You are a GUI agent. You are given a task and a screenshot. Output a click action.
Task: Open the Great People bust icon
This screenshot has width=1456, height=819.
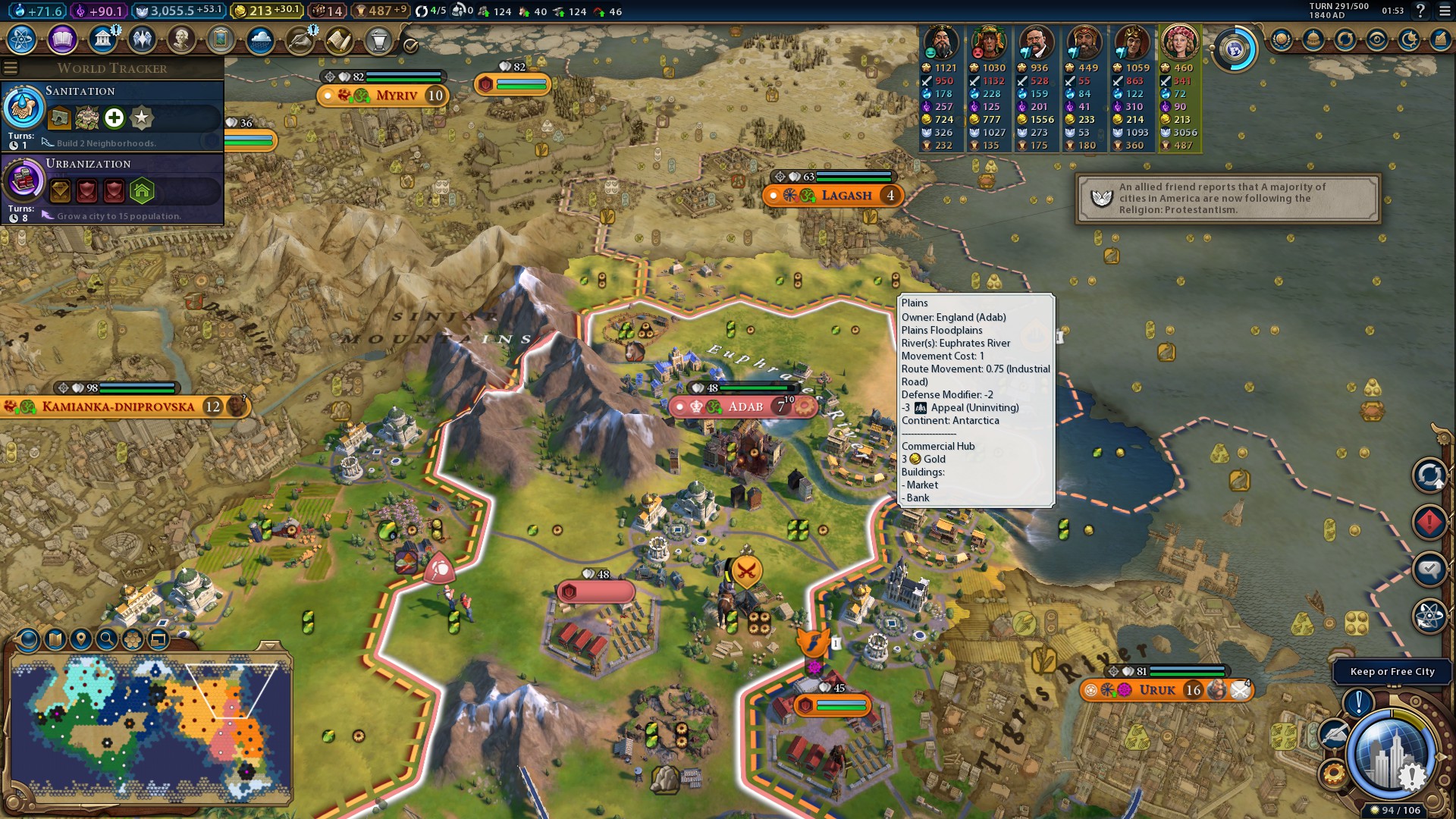(181, 39)
